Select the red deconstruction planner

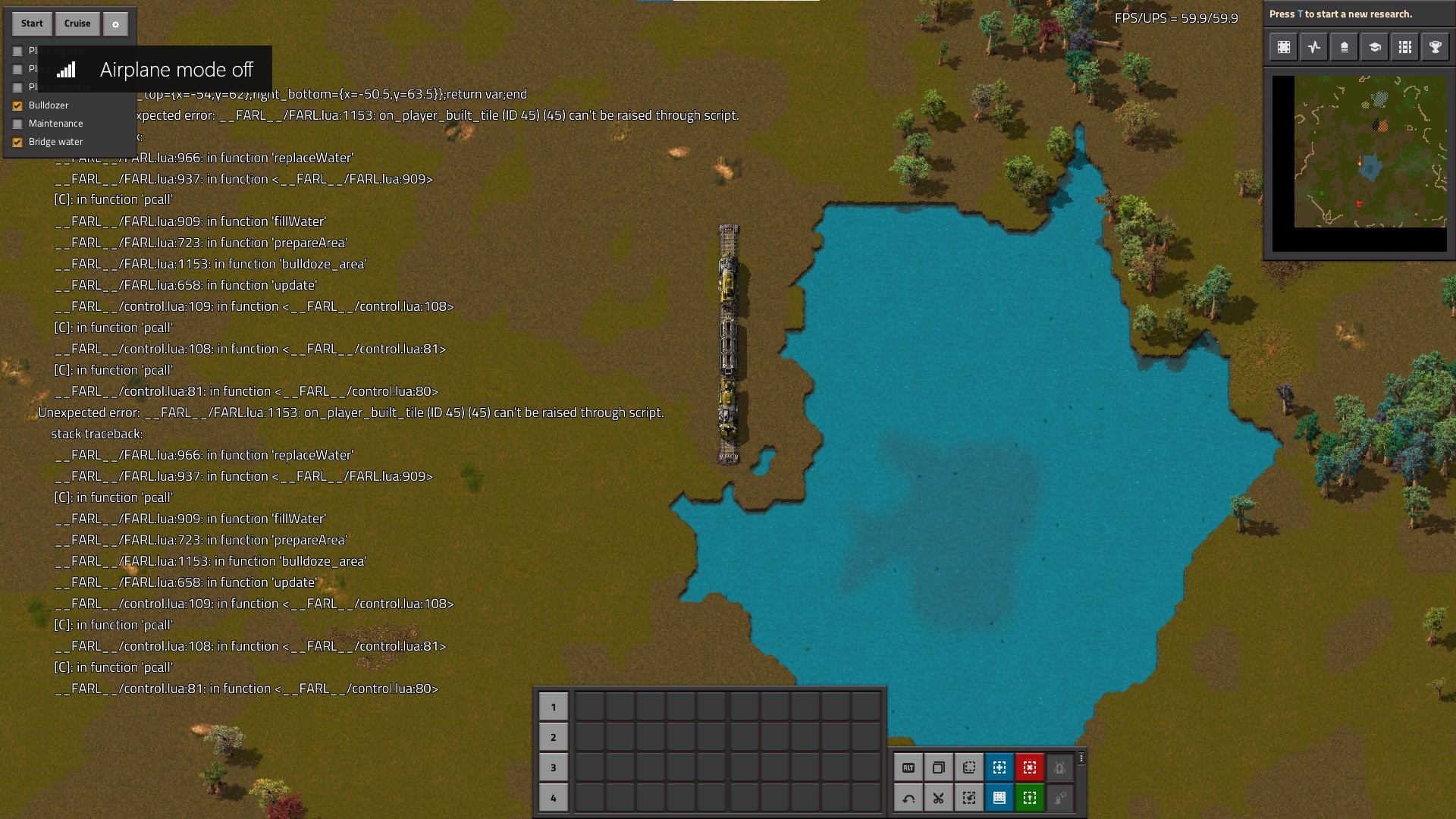point(1030,767)
